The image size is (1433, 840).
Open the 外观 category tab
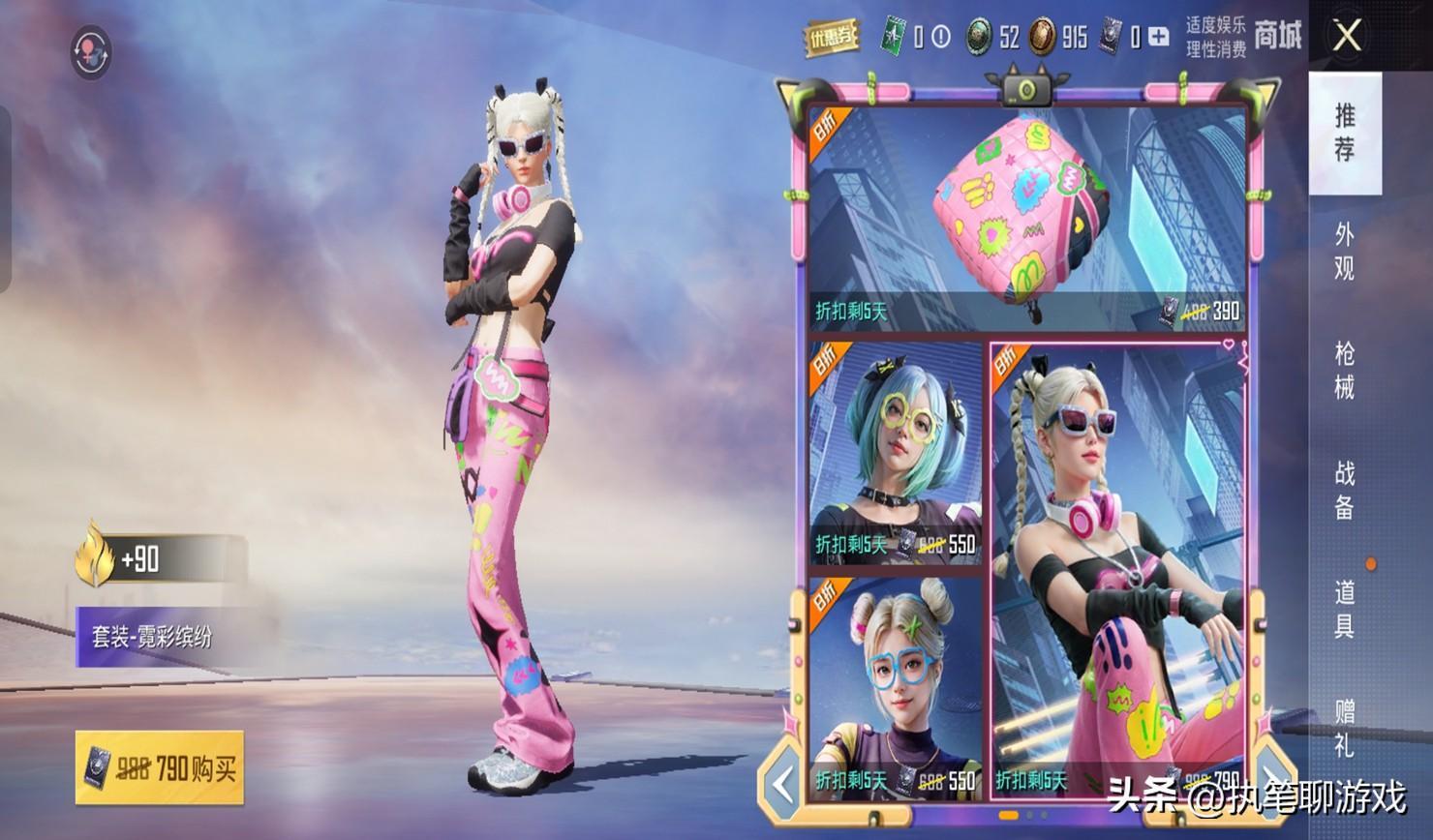point(1344,251)
